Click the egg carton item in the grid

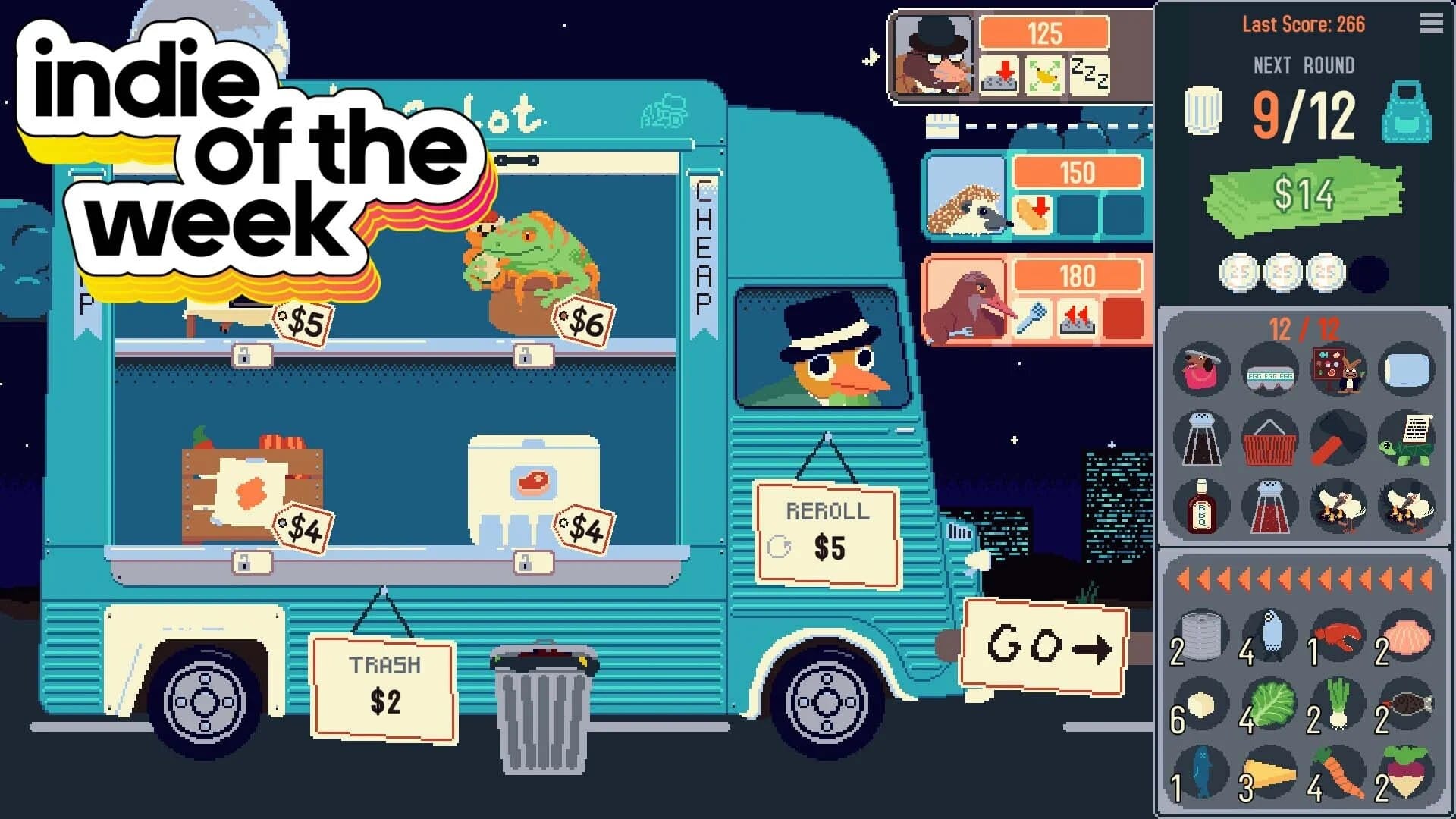tap(1269, 370)
